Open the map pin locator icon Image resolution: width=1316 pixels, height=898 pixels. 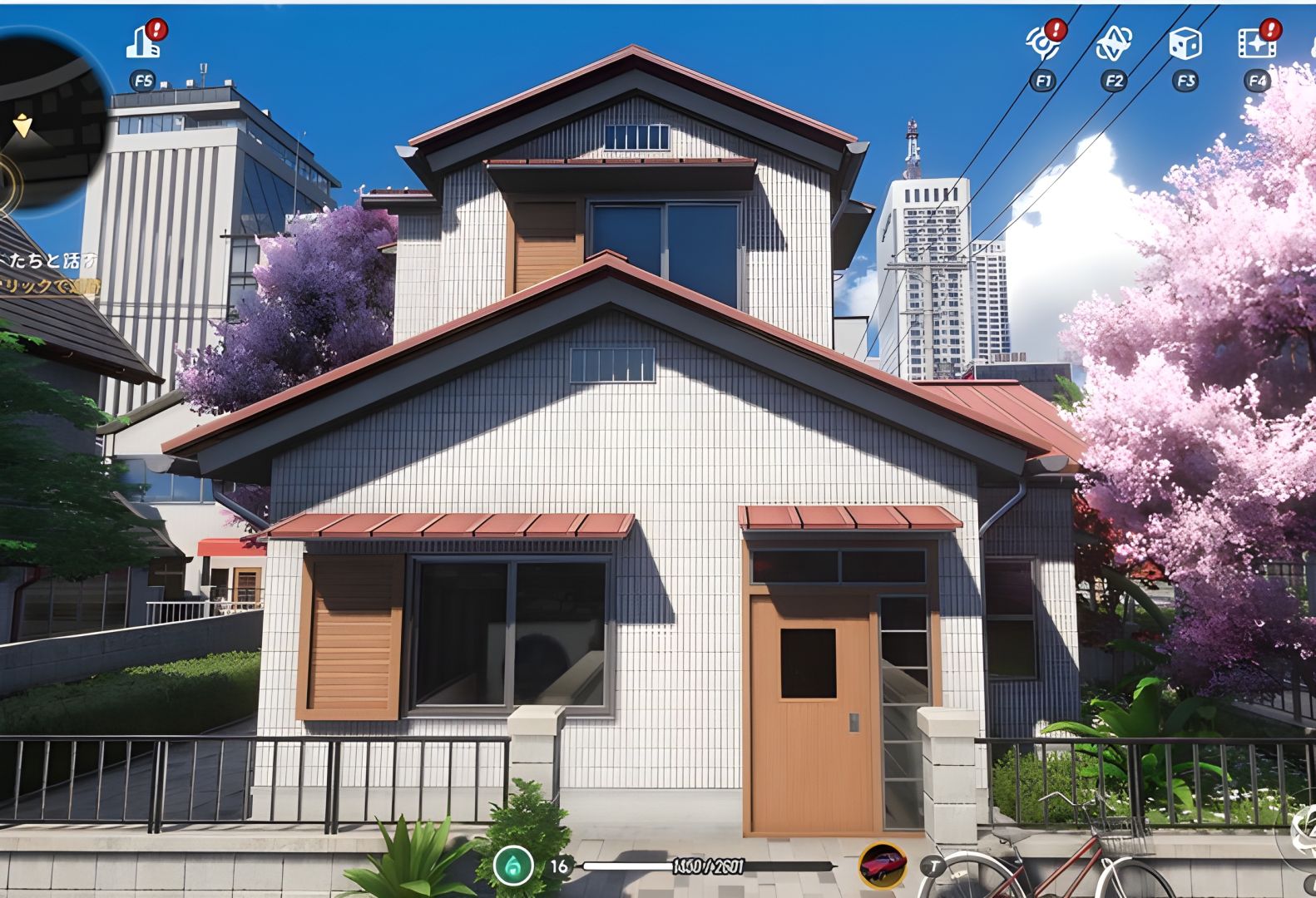[1043, 42]
